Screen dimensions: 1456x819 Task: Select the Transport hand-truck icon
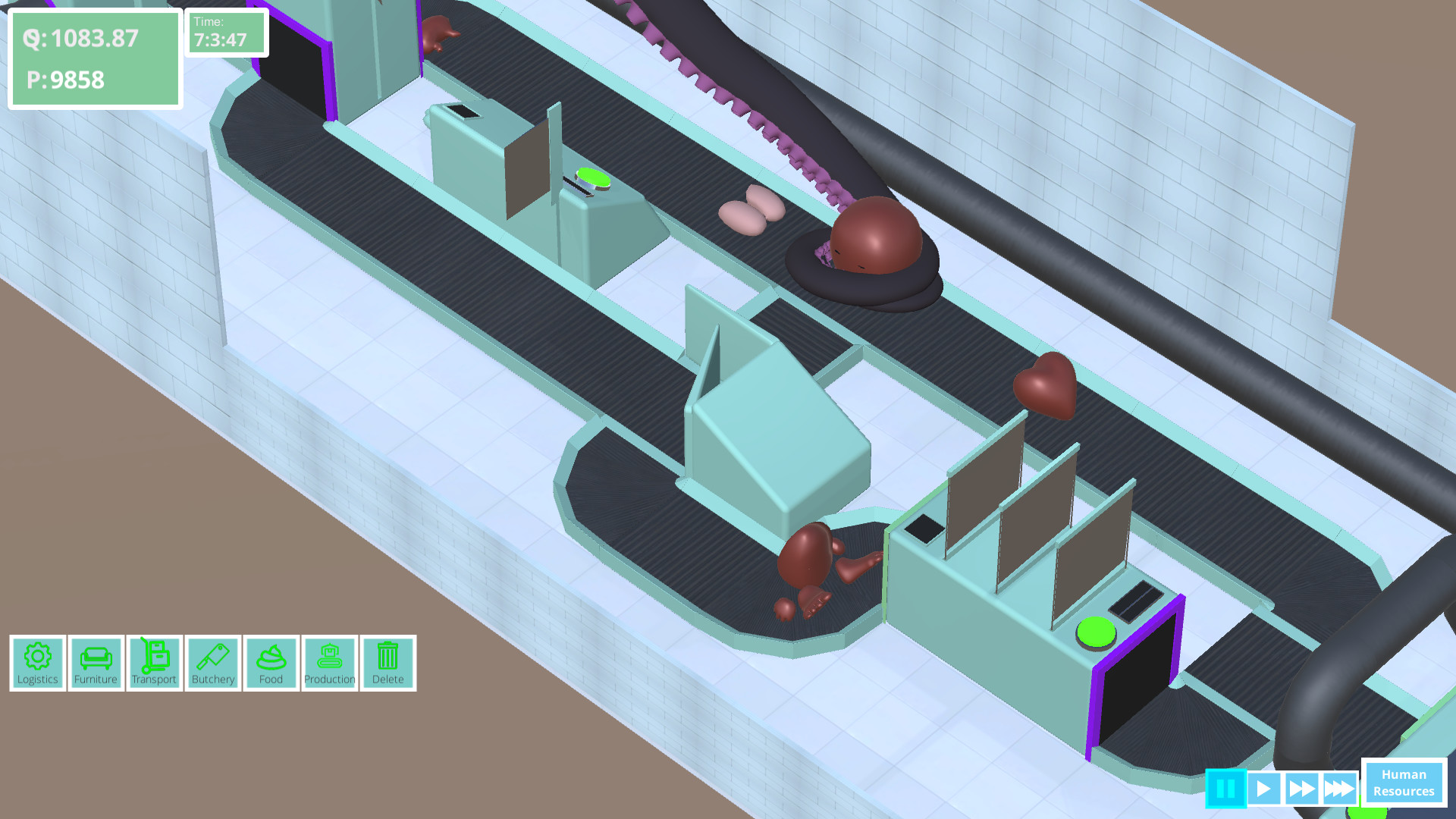(154, 663)
